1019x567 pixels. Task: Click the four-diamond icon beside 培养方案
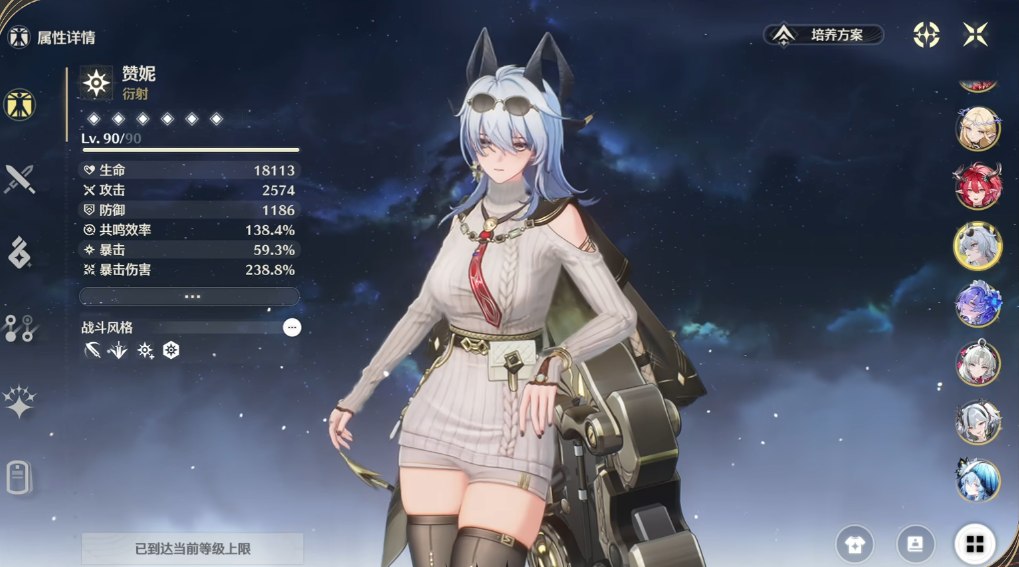tap(926, 35)
